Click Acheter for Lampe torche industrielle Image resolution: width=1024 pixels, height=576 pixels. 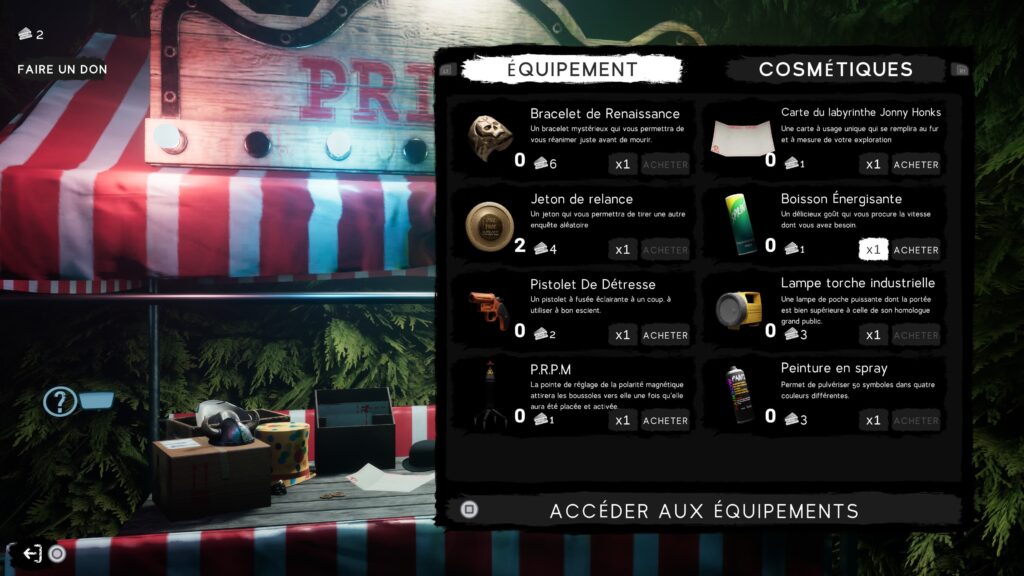916,335
